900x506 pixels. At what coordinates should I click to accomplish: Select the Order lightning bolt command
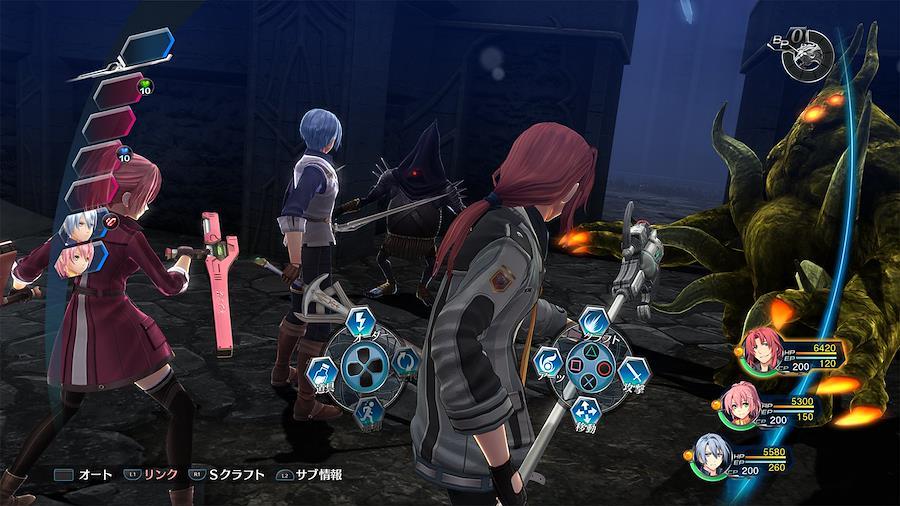click(x=362, y=322)
